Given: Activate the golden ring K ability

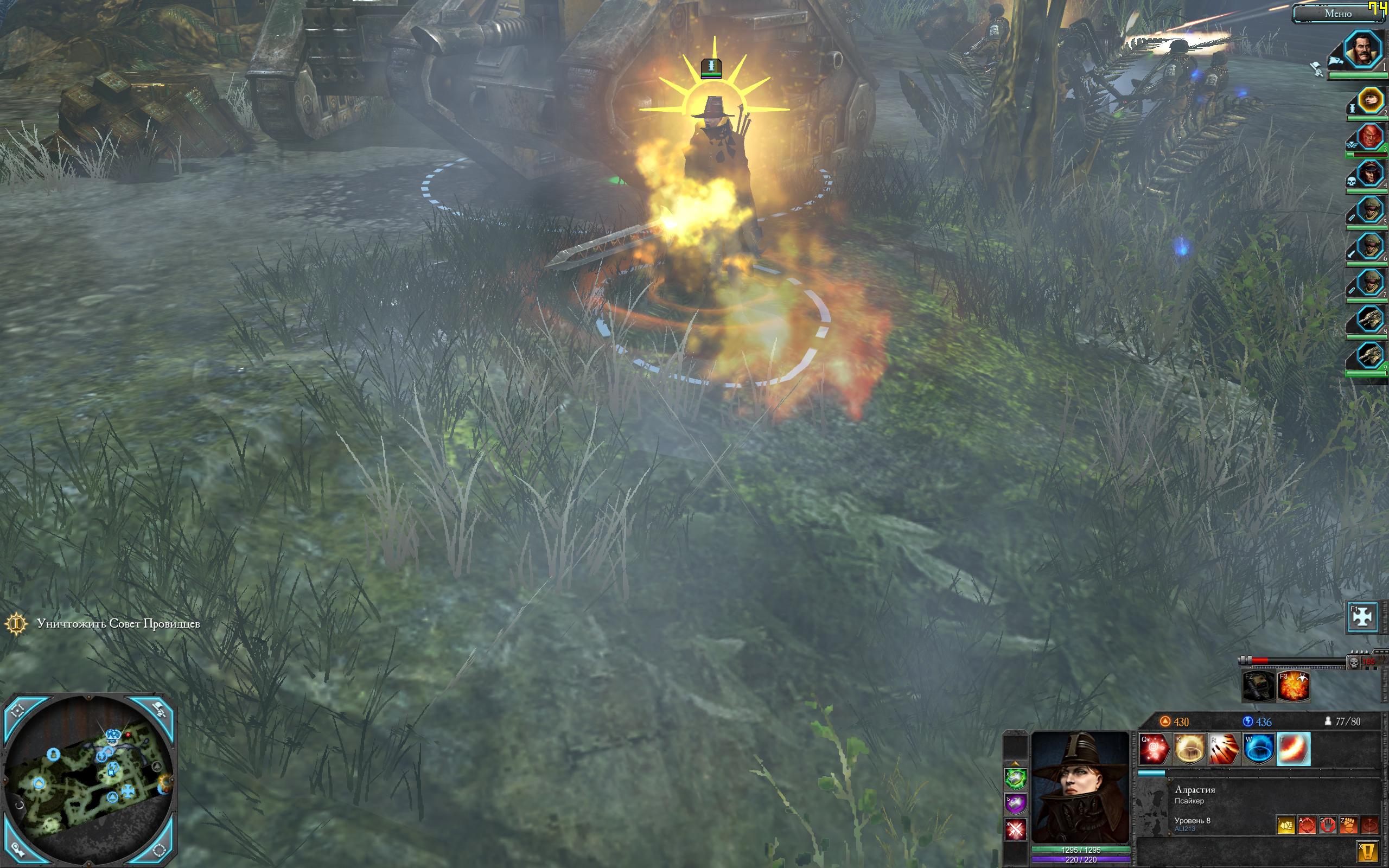Looking at the screenshot, I should pyautogui.click(x=1189, y=749).
